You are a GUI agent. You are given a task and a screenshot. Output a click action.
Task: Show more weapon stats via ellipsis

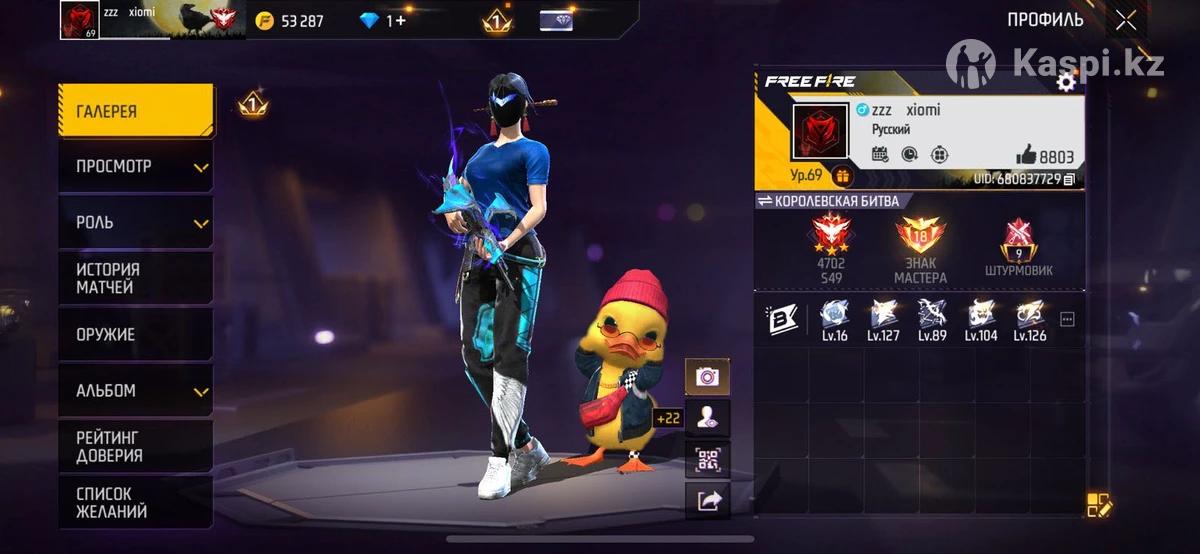tap(1067, 320)
